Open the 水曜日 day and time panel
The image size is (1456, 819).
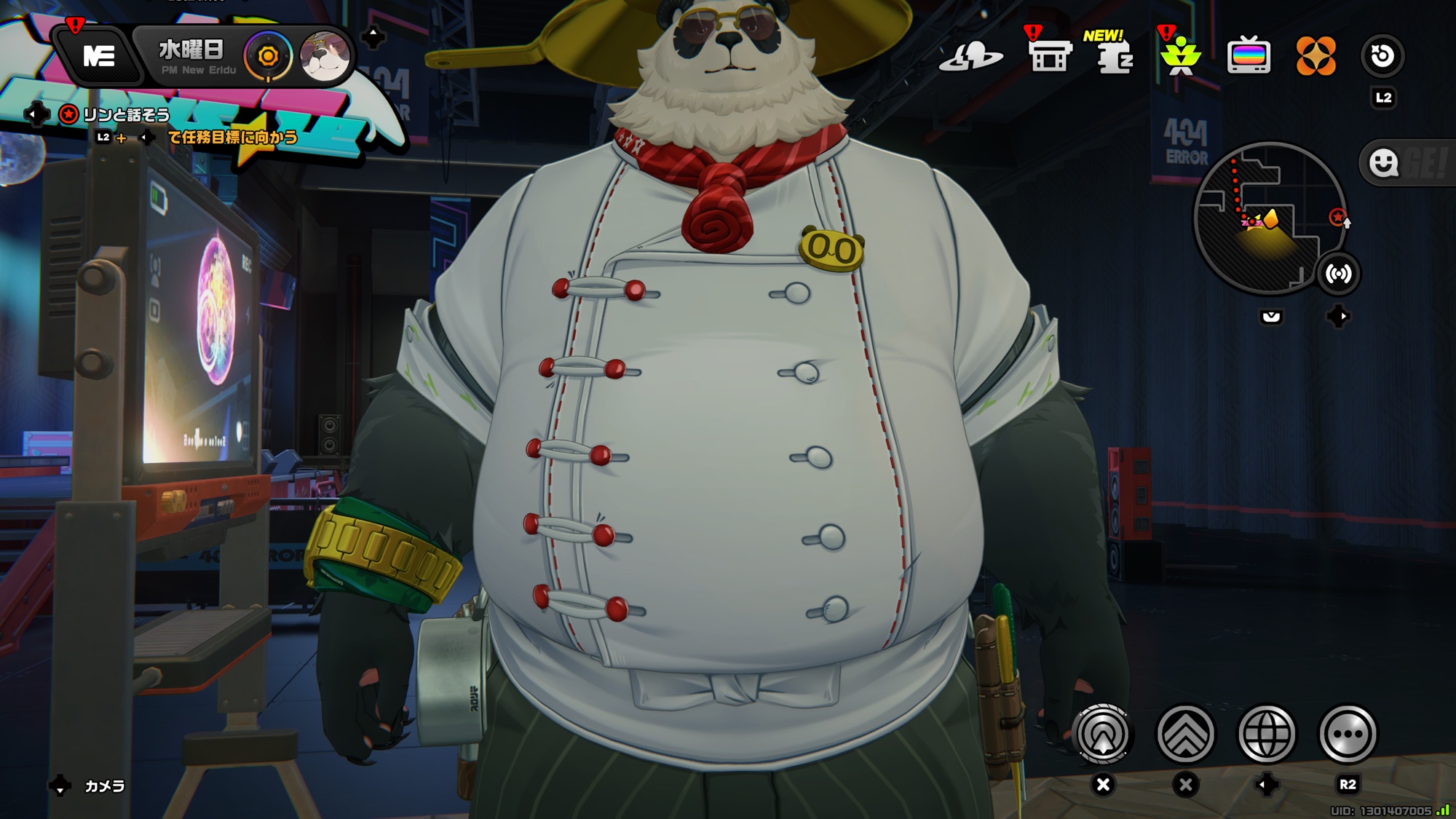tap(192, 55)
